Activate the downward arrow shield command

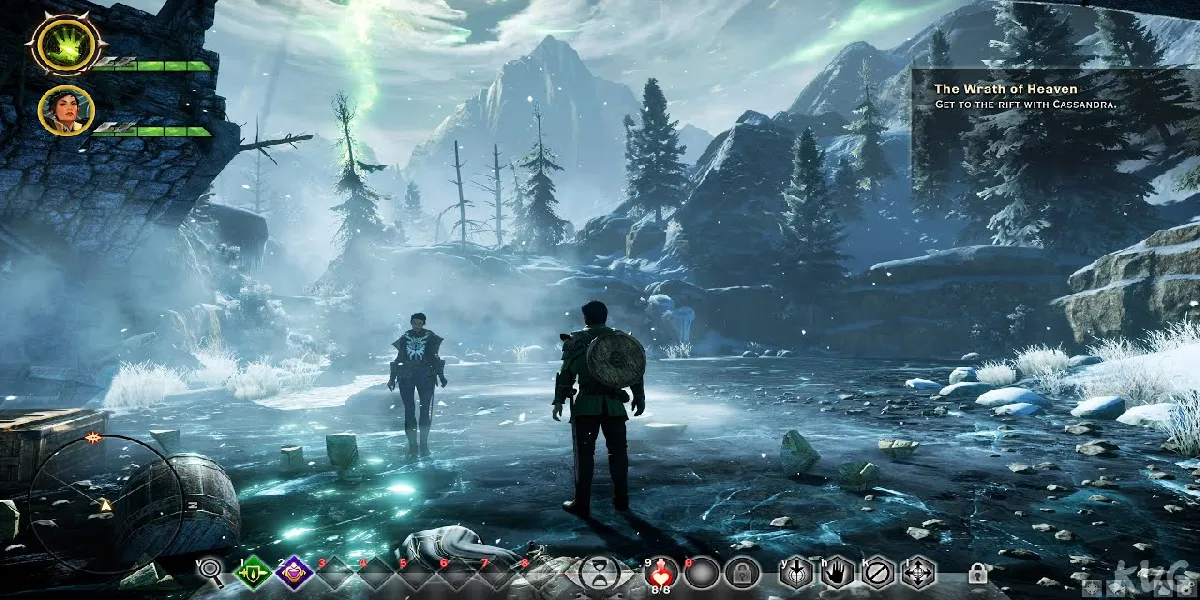click(x=795, y=572)
